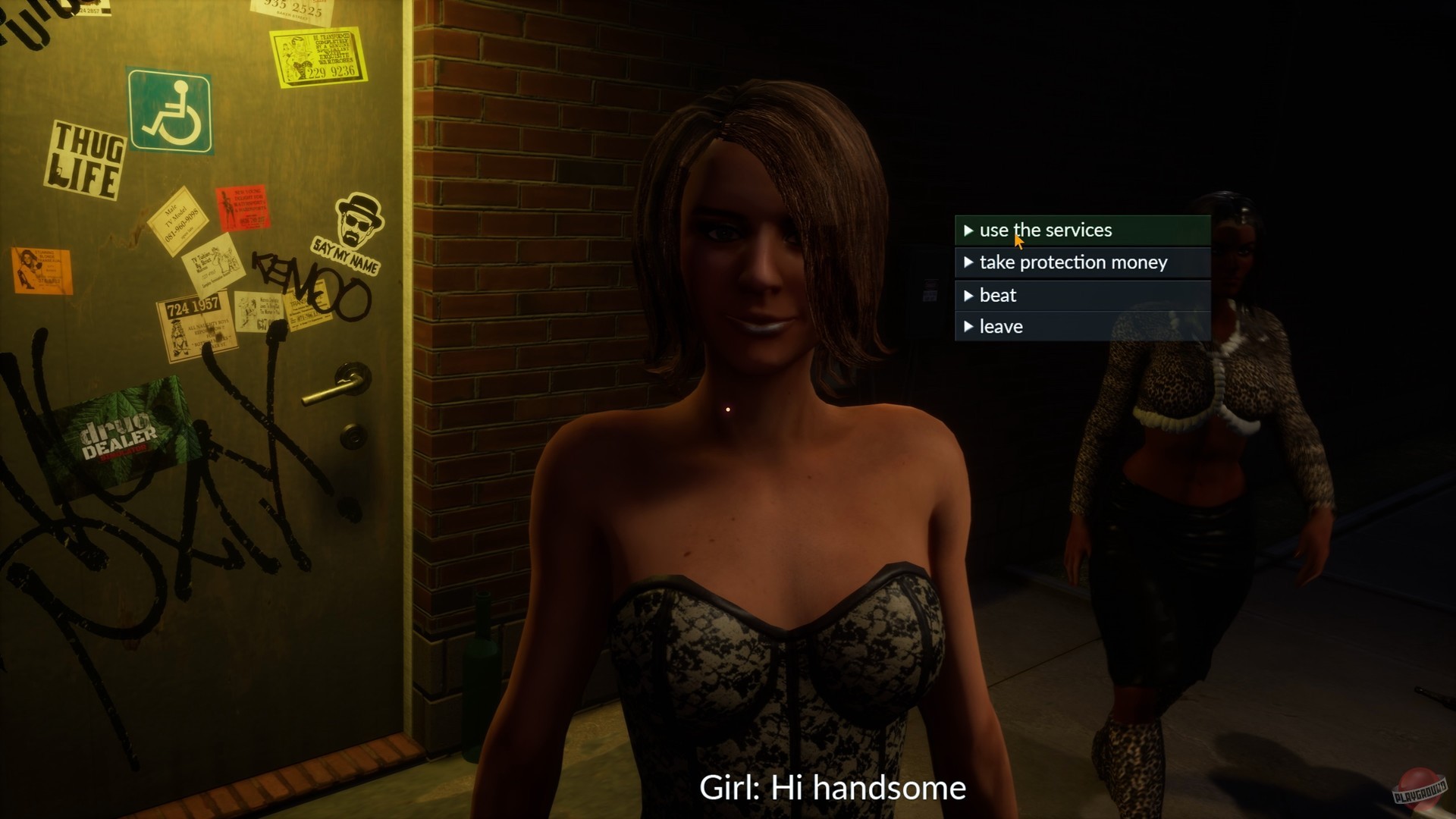1456x819 pixels.
Task: Click the subtitle "Girl: Hi handsome"
Action: tap(833, 788)
